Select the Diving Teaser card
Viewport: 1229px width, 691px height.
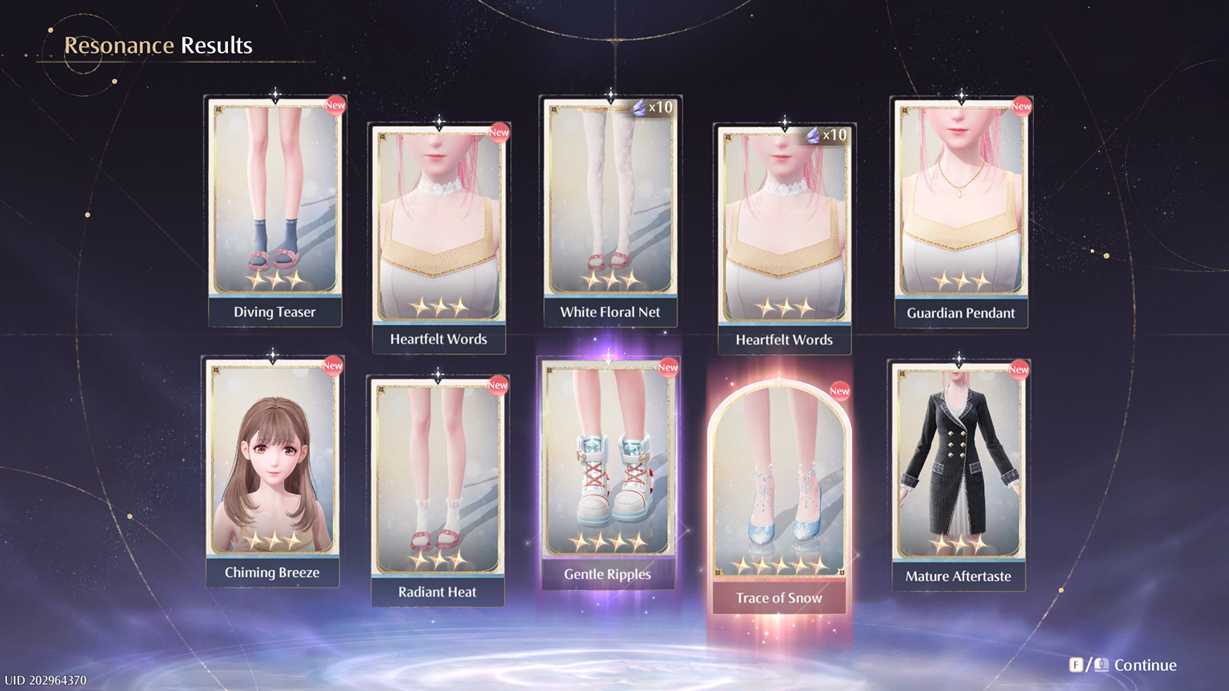274,210
